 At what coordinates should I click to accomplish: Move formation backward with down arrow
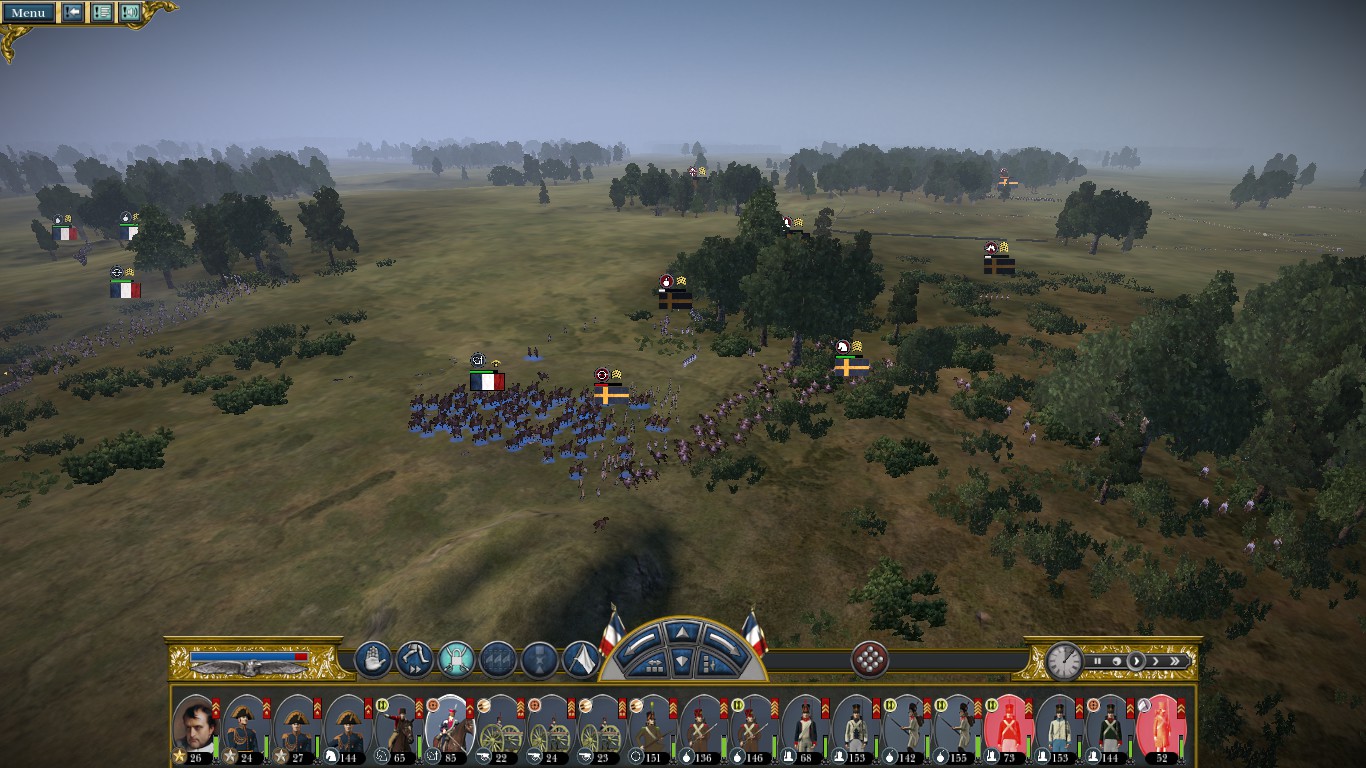coord(681,661)
